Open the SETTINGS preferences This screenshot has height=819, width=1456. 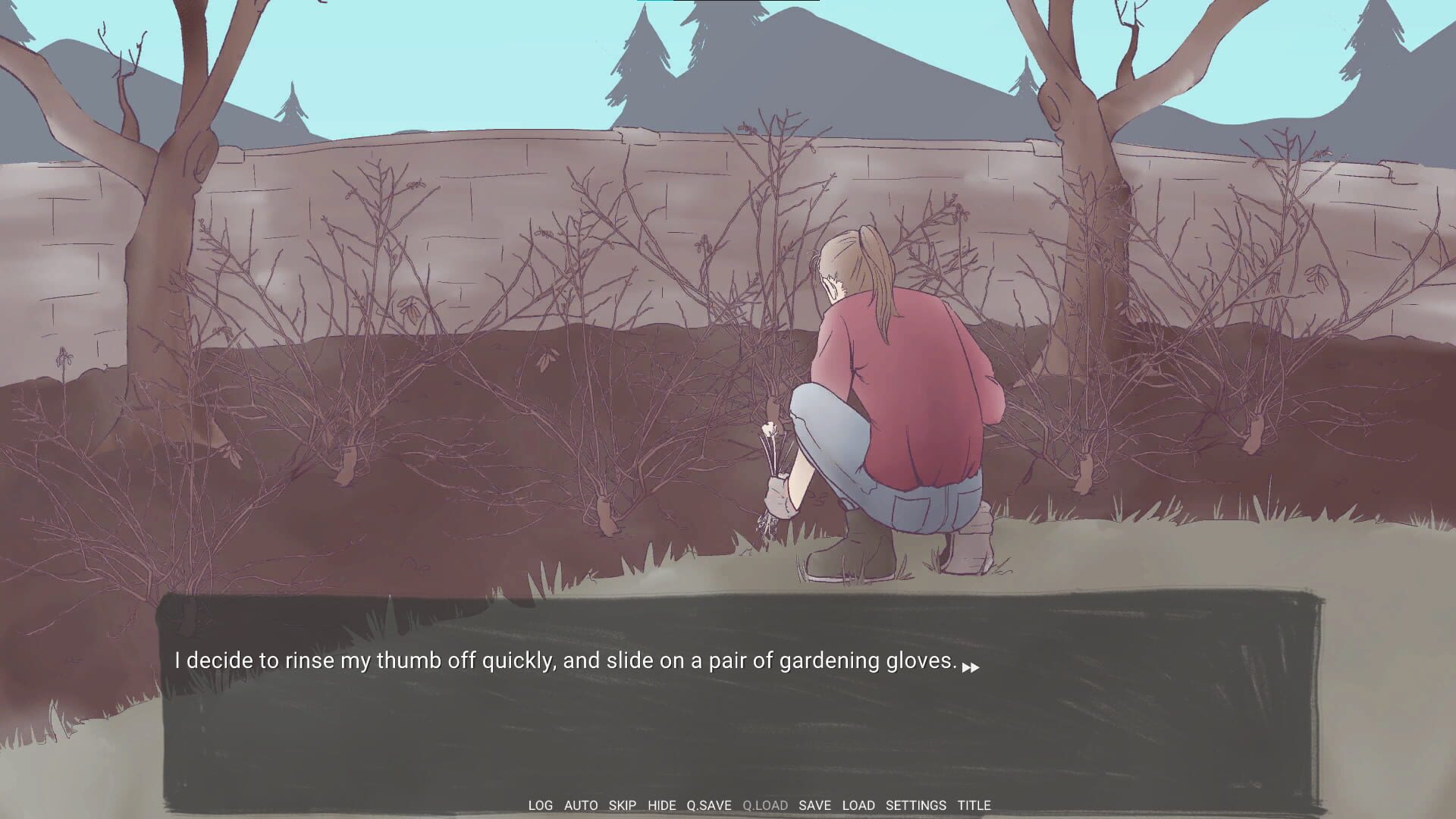pyautogui.click(x=915, y=805)
